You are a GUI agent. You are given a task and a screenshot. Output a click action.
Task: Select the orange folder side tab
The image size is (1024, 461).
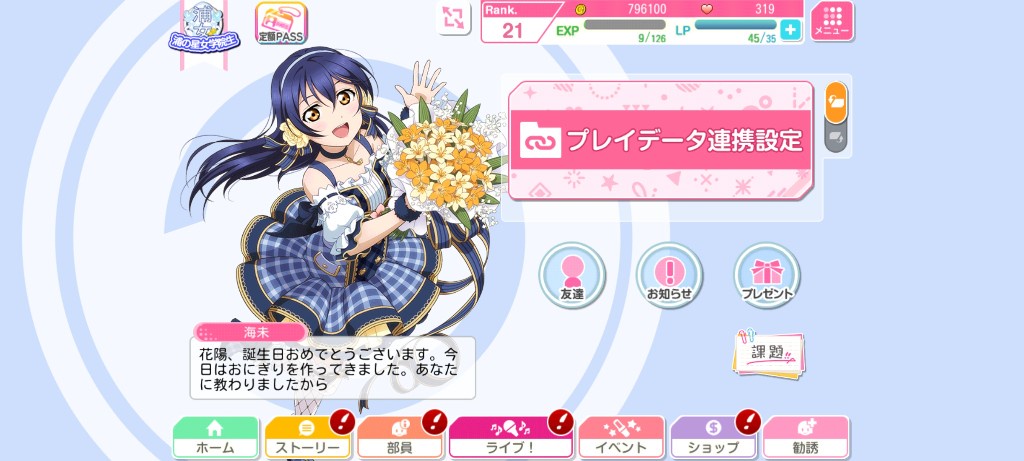[x=836, y=101]
